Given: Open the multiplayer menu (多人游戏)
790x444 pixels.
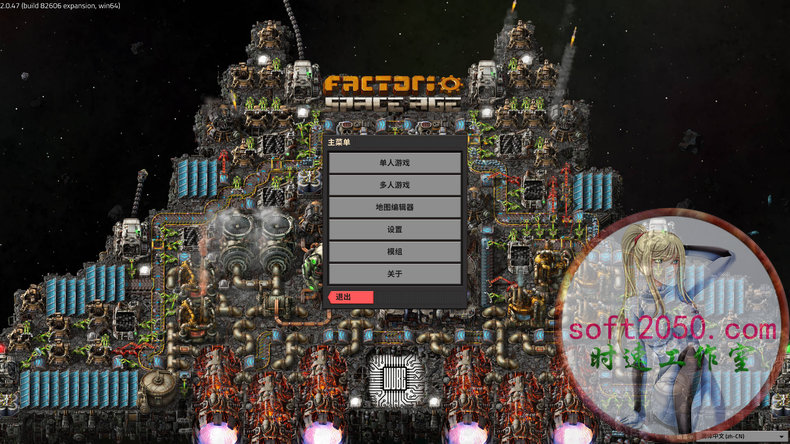Looking at the screenshot, I should pos(394,185).
